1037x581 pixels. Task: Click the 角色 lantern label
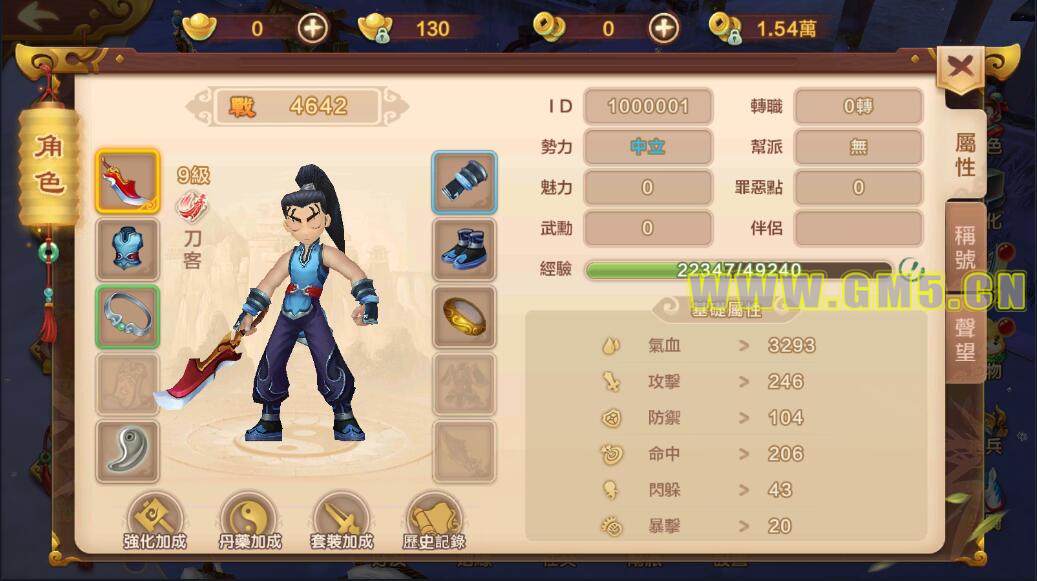tap(48, 165)
